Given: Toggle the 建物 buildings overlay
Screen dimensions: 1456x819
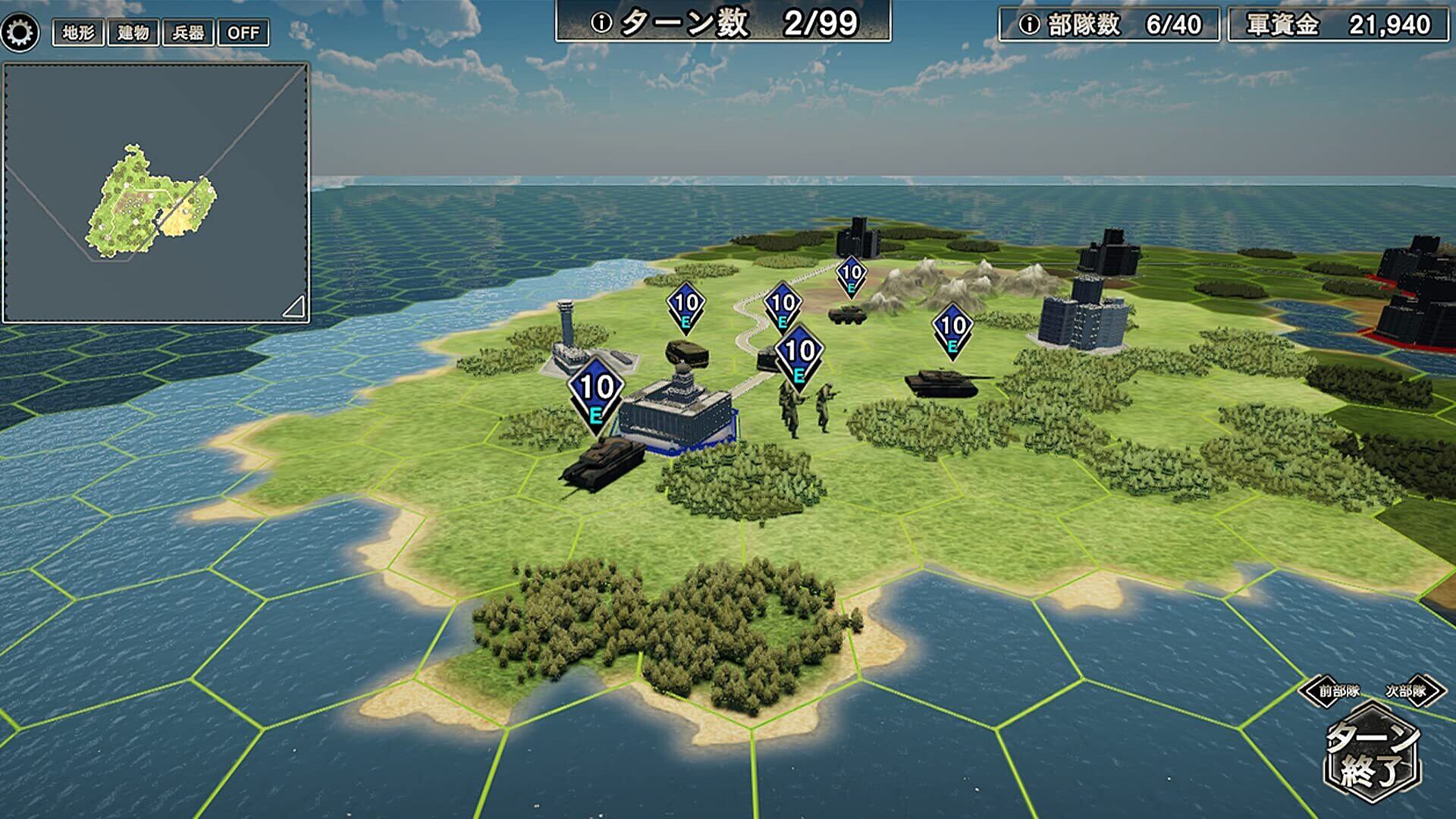Looking at the screenshot, I should point(133,33).
